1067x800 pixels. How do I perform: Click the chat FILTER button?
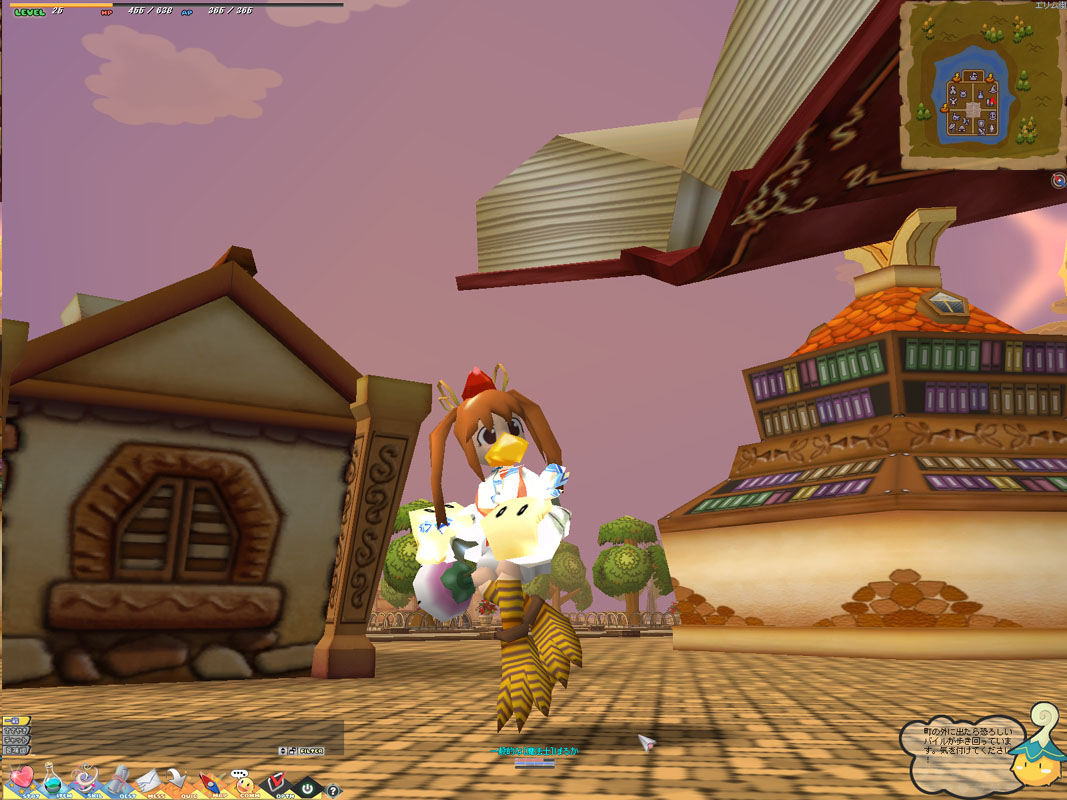[312, 750]
